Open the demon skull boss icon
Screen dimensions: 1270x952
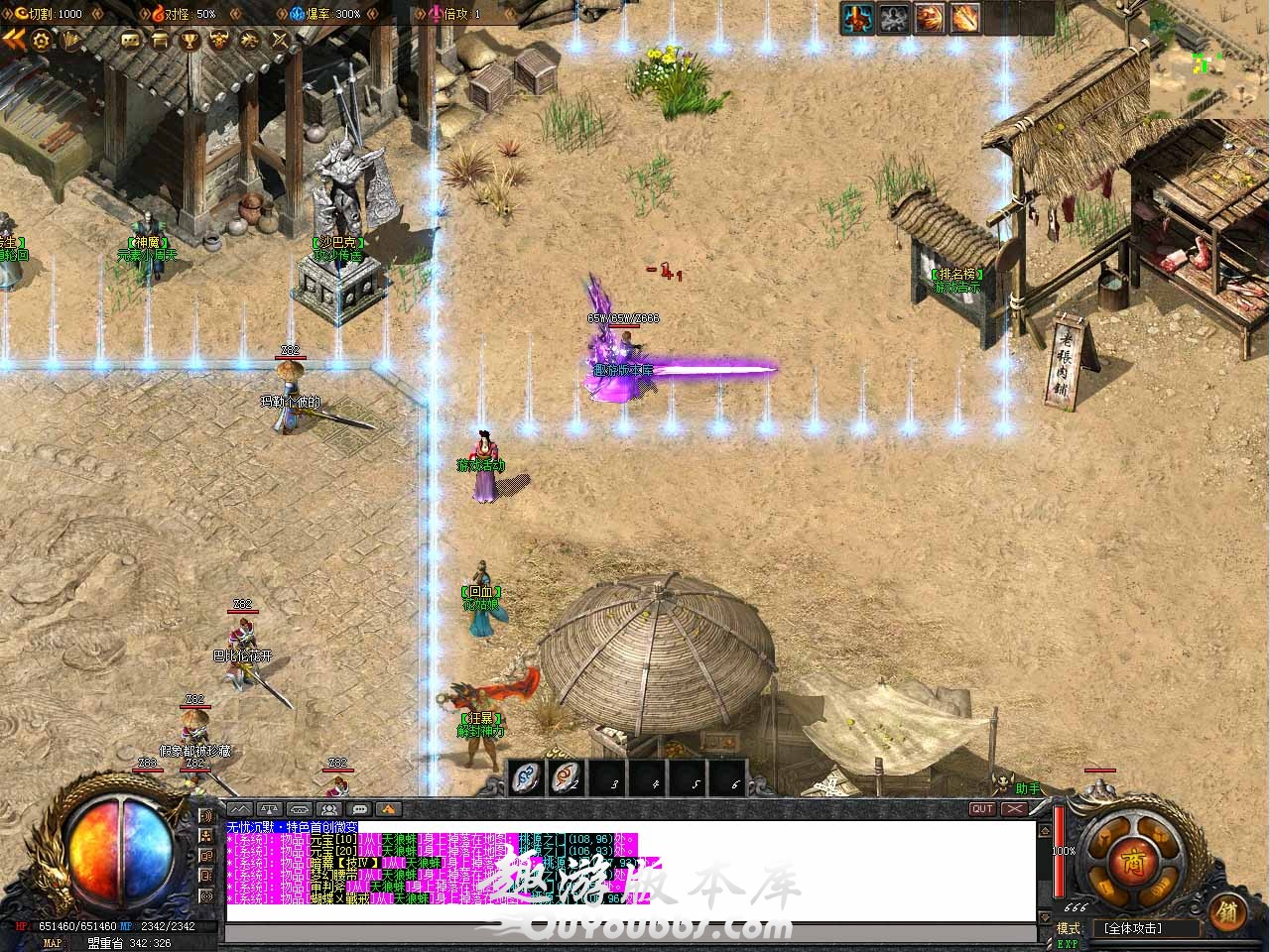(x=218, y=41)
